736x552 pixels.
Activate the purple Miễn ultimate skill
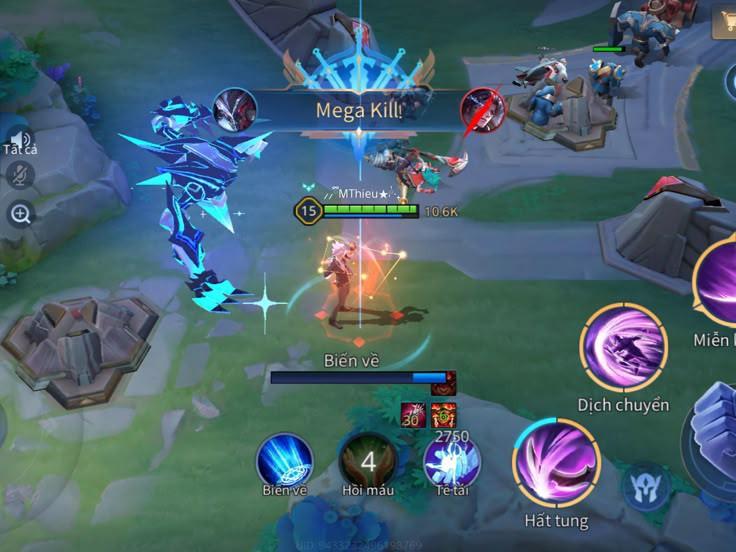(x=718, y=281)
